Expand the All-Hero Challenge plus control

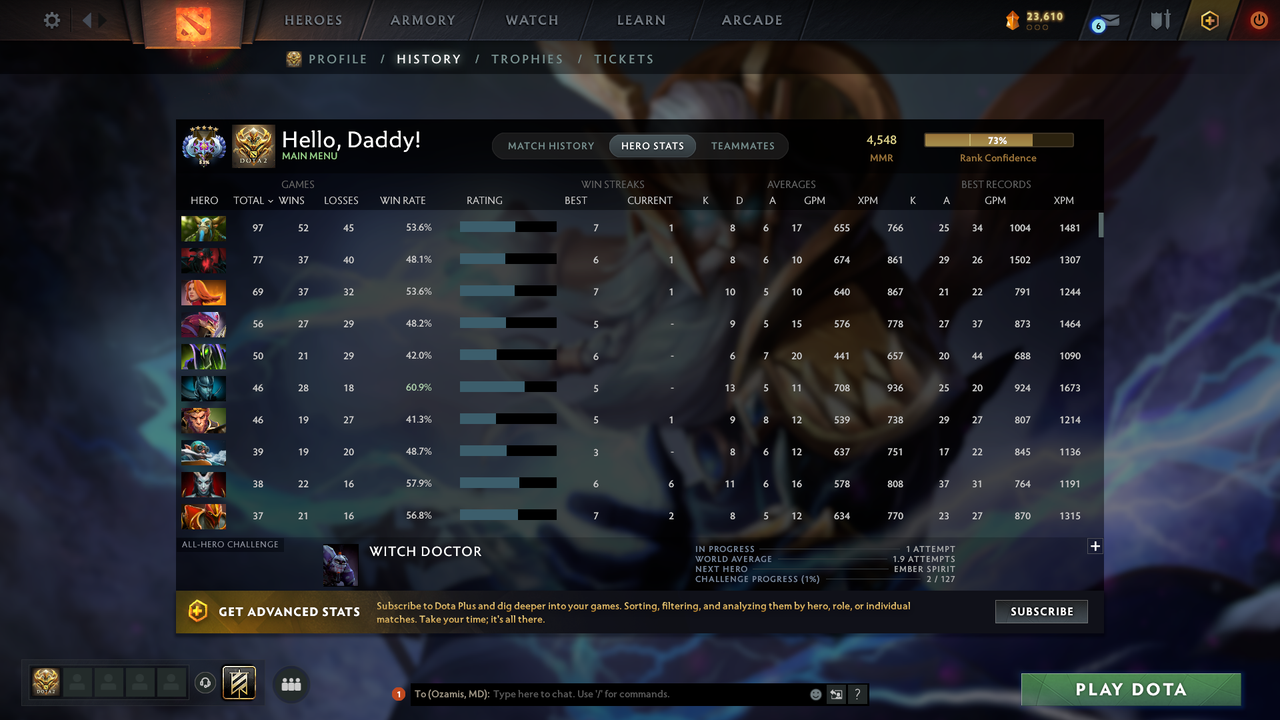point(1095,546)
